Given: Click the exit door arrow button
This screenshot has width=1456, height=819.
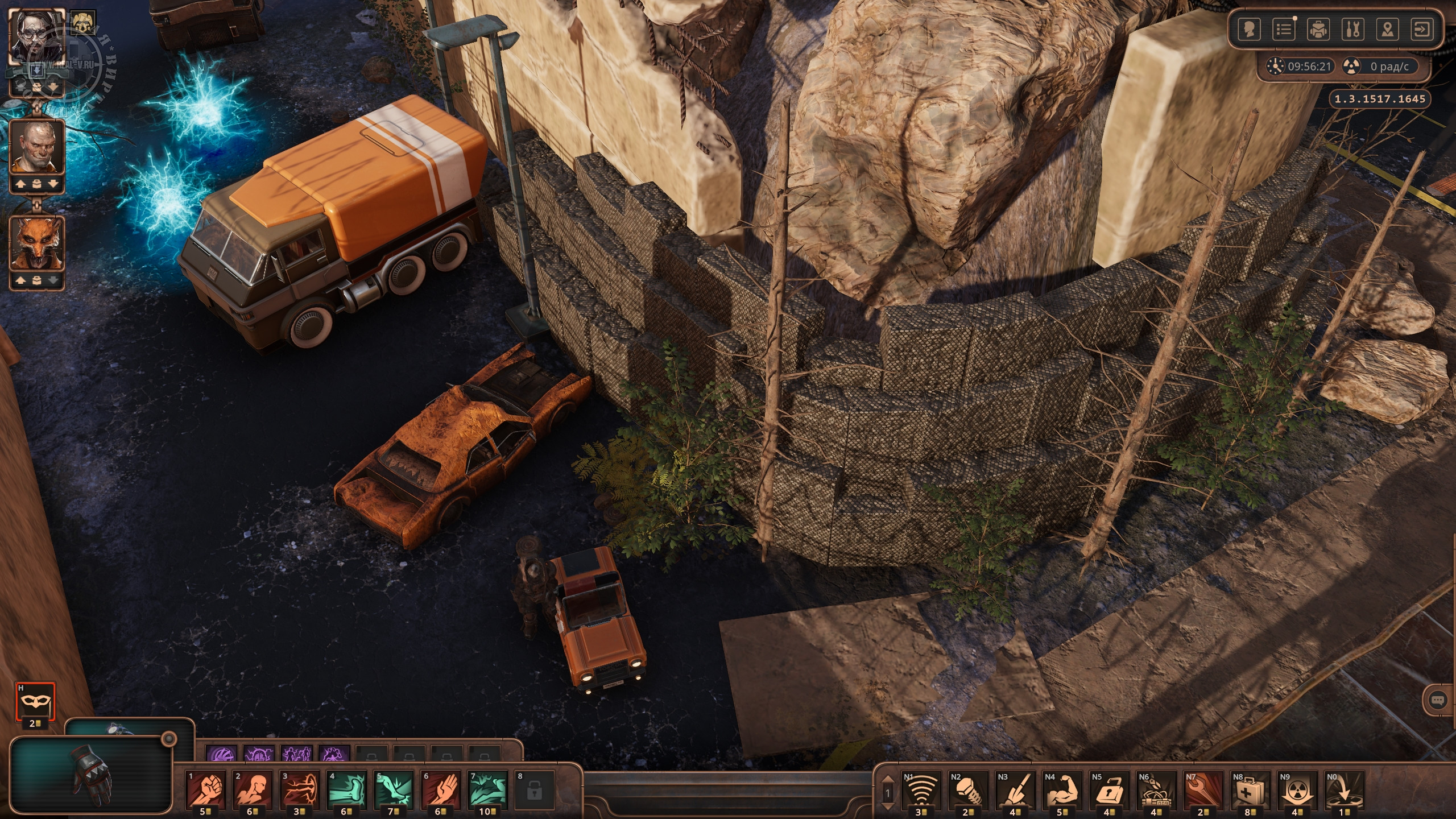Looking at the screenshot, I should 1422,29.
